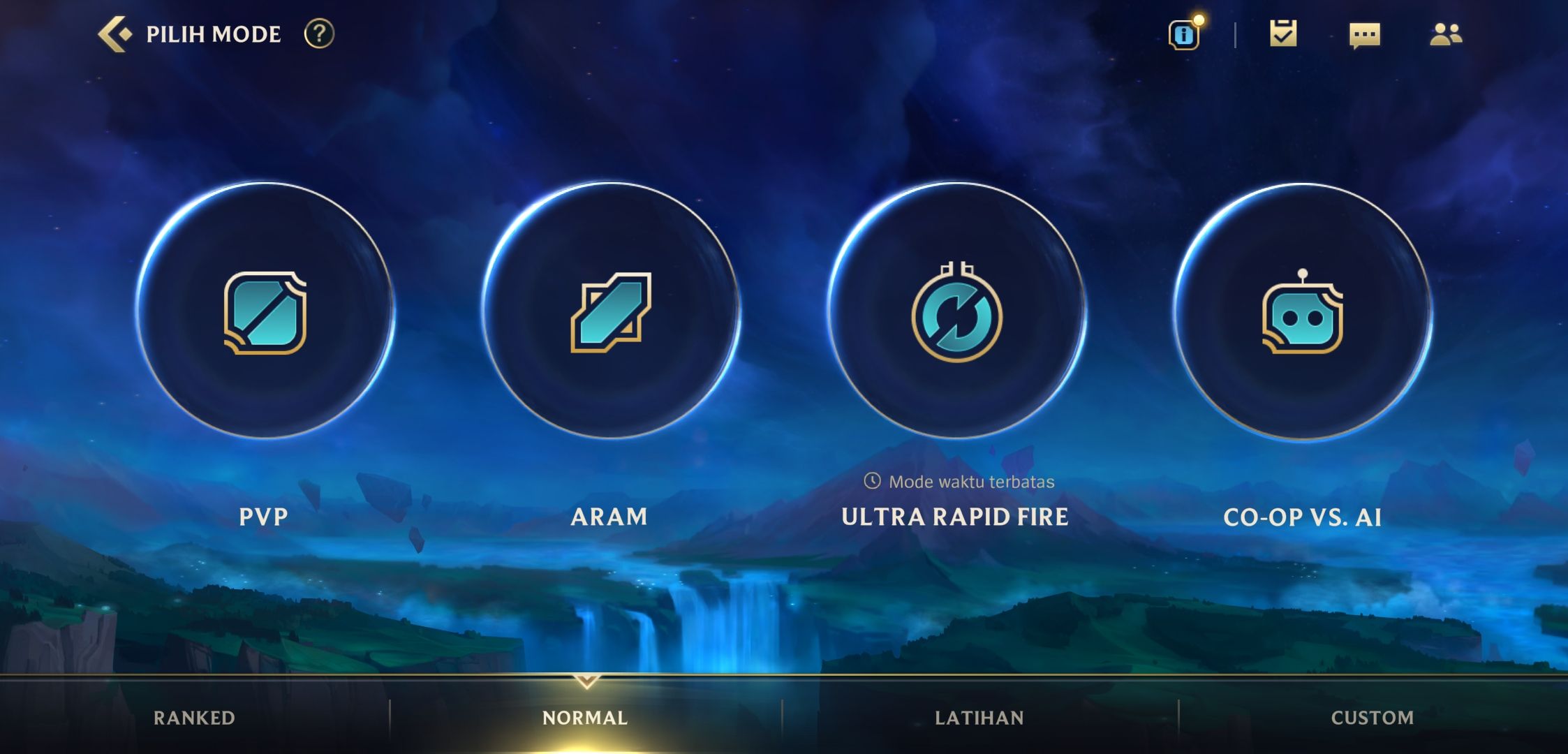The width and height of the screenshot is (1568, 754).
Task: Switch to the RANKED tab
Action: (194, 718)
